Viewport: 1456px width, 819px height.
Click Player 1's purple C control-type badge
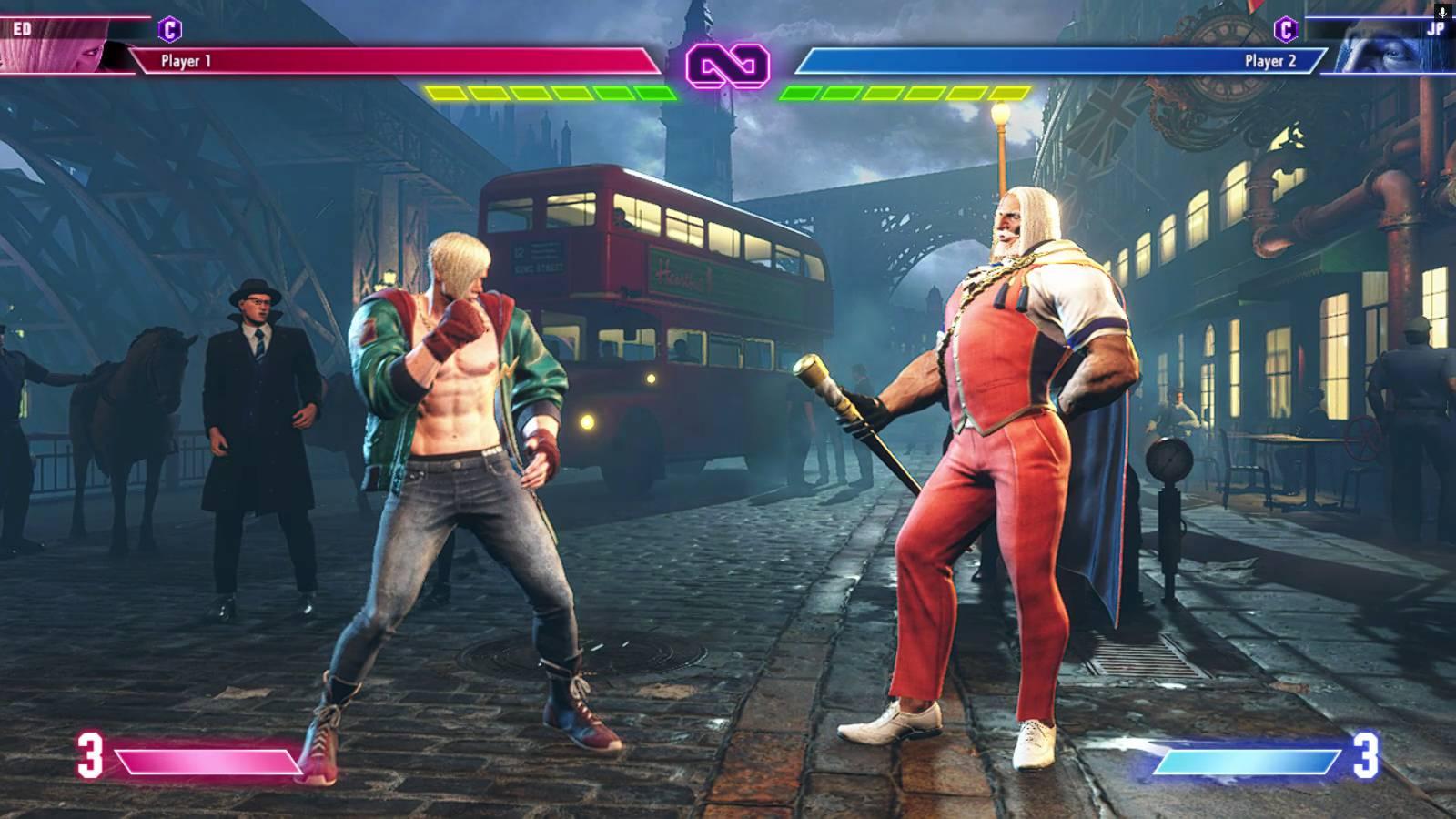coord(169,29)
